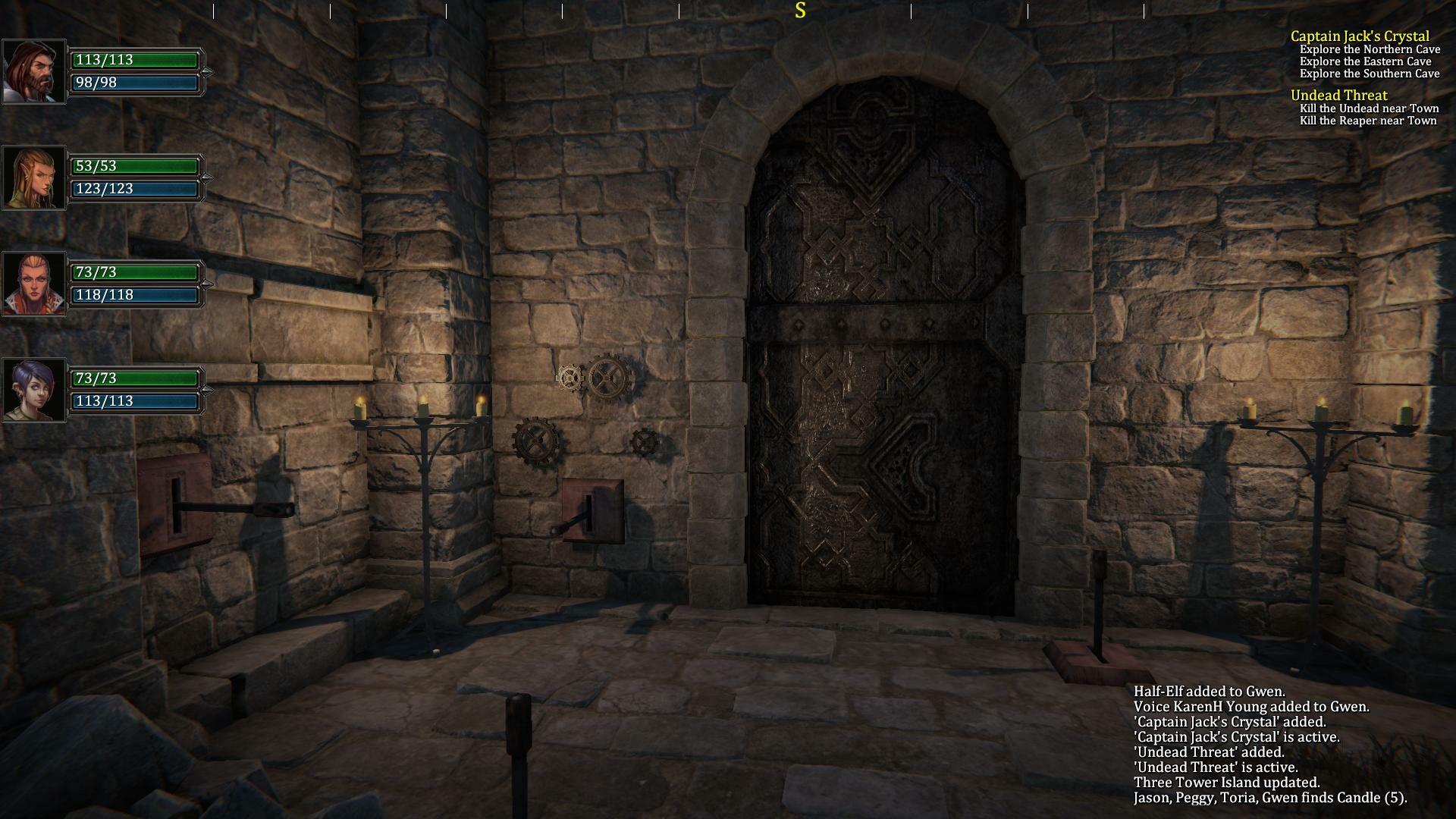Select the braided warrior woman's portrait
Screen dimensions: 1456x819
pos(33,282)
